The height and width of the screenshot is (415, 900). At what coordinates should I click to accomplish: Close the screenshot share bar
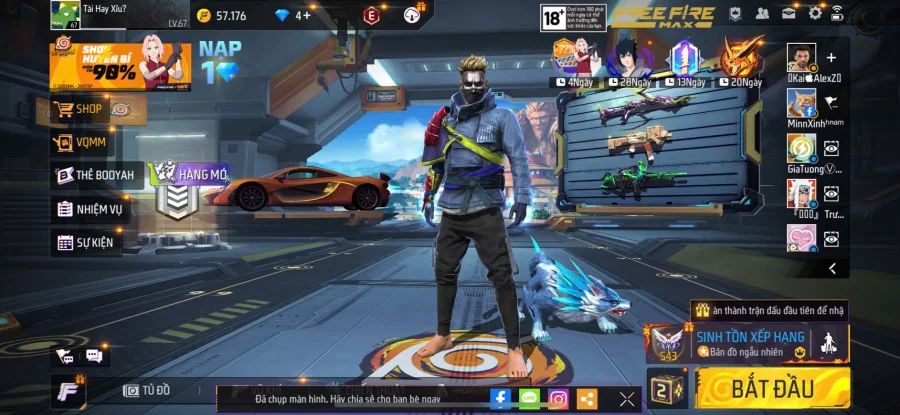tap(627, 399)
